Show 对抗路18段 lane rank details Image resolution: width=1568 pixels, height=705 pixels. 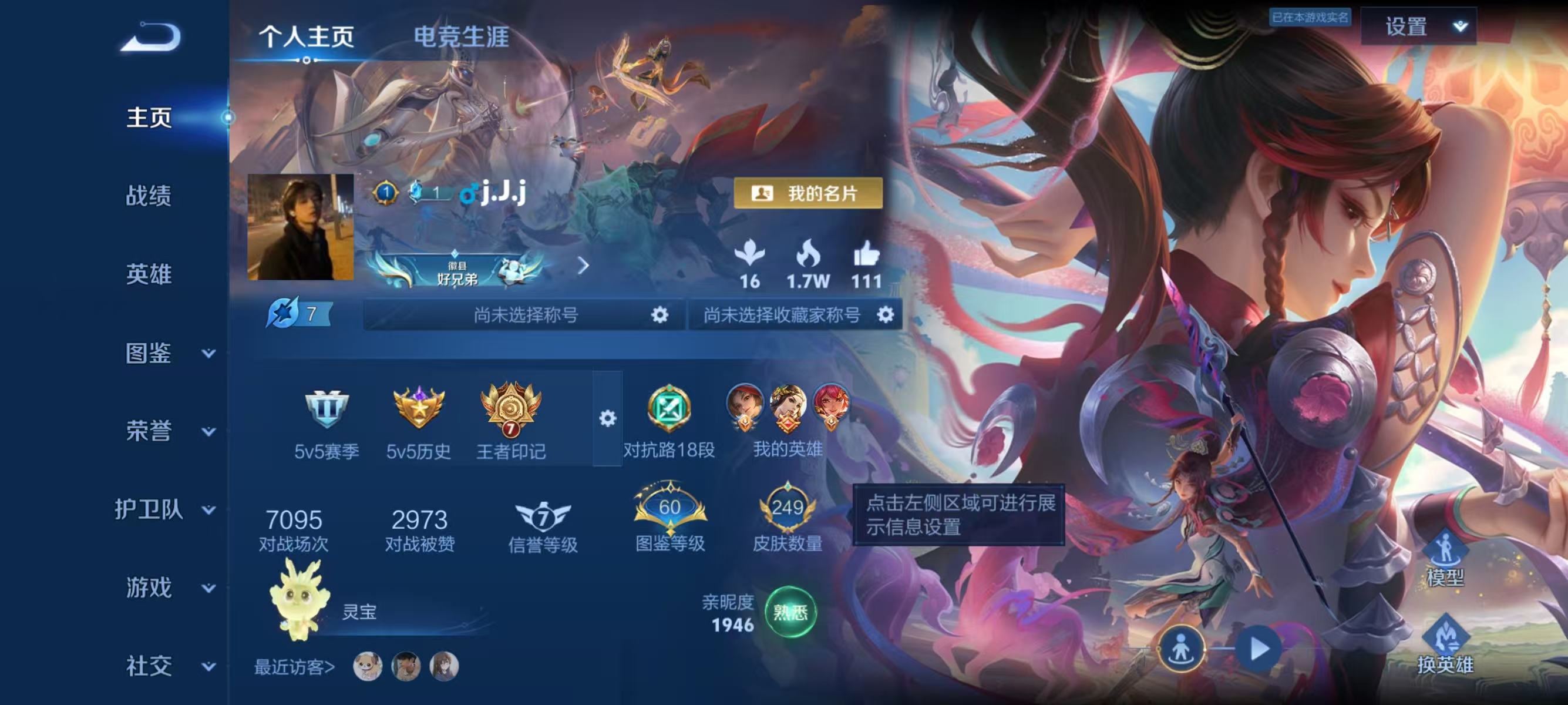click(668, 420)
